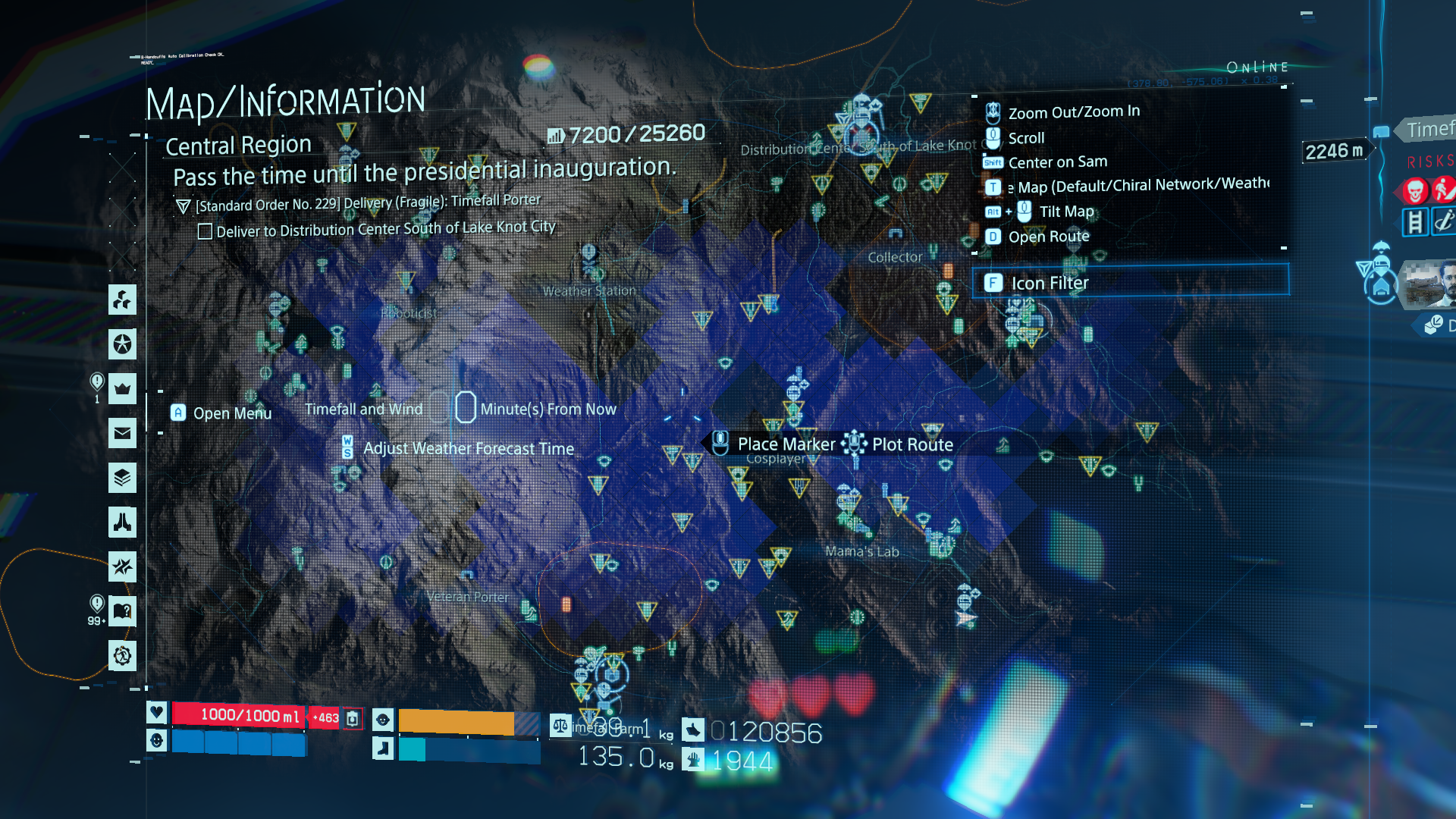Select the stacked layers sidebar icon
The width and height of the screenshot is (1456, 819).
pos(122,478)
